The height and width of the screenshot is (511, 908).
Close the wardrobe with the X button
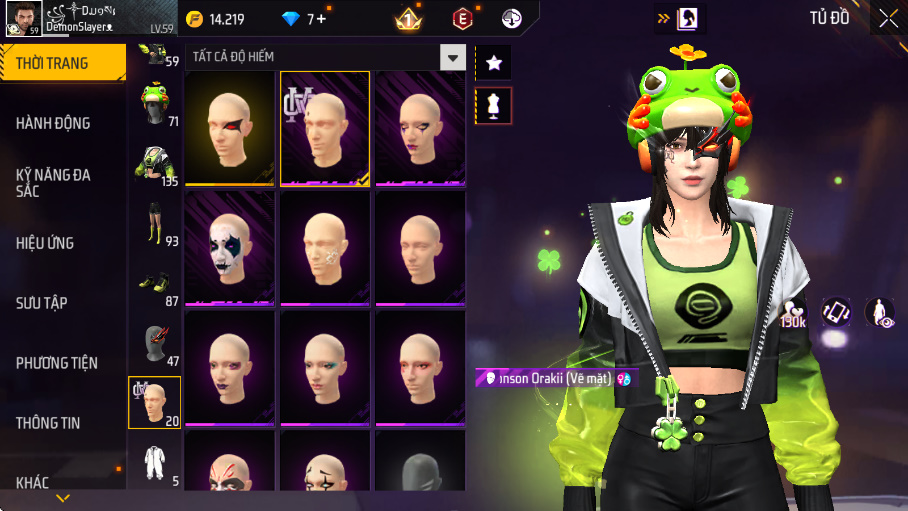coord(888,18)
